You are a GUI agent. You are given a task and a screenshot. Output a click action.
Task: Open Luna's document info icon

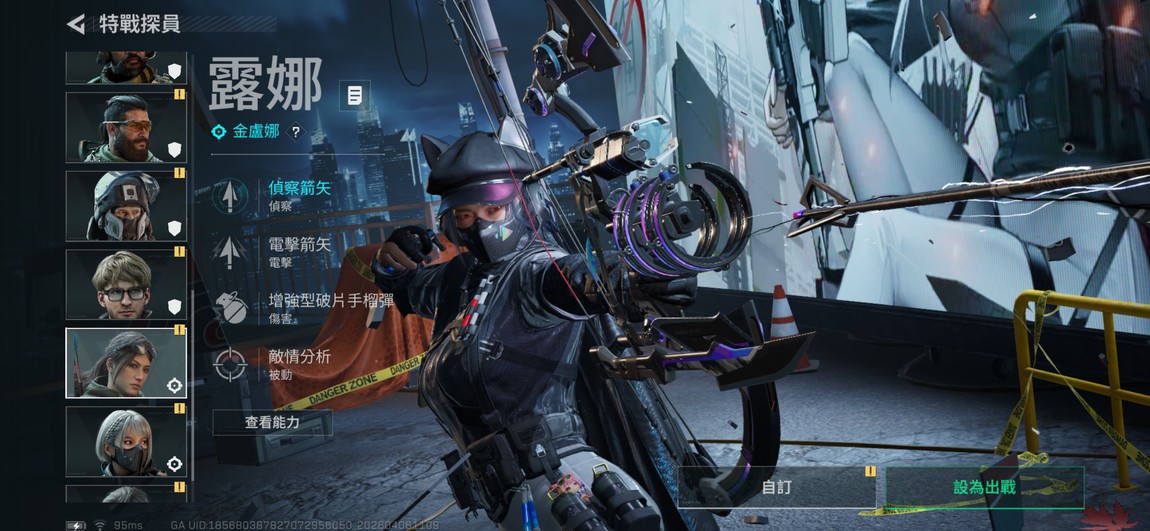(x=354, y=96)
